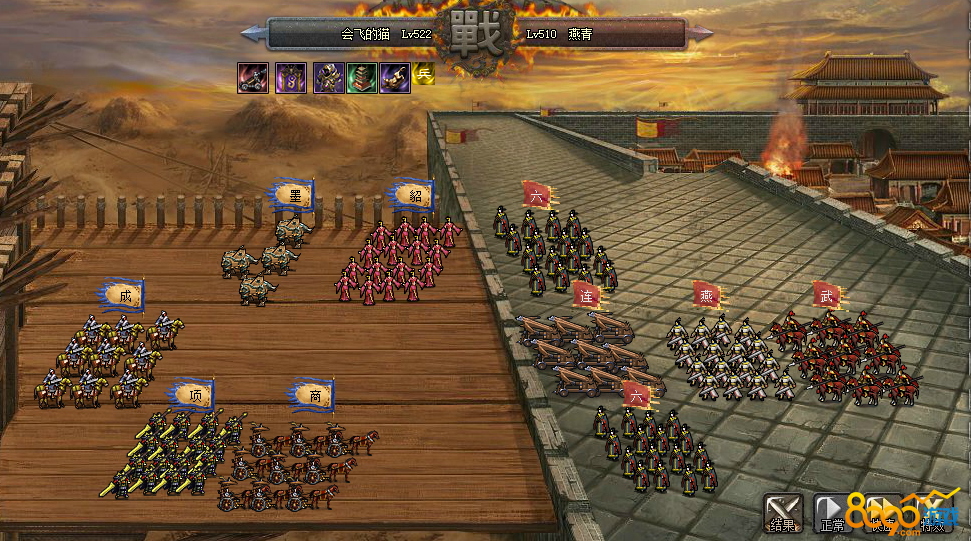Toggle the 特效 effects button
The image size is (971, 541).
(x=932, y=511)
